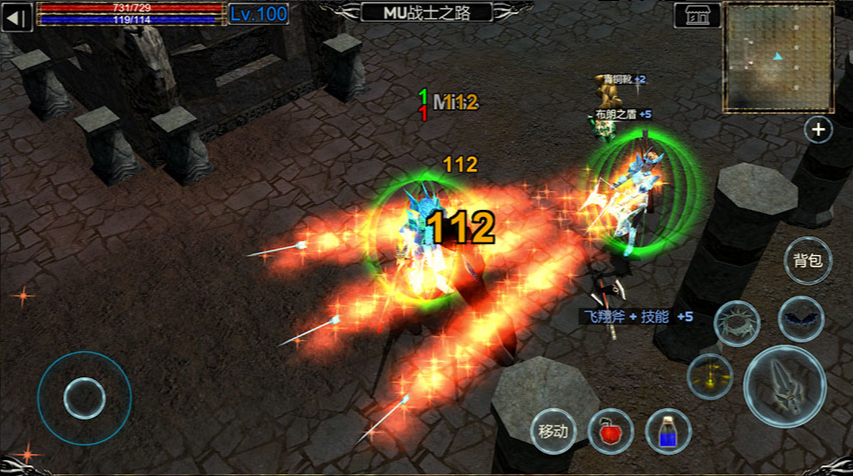Activate the spiked ring skill
This screenshot has height=476, width=853.
(736, 322)
